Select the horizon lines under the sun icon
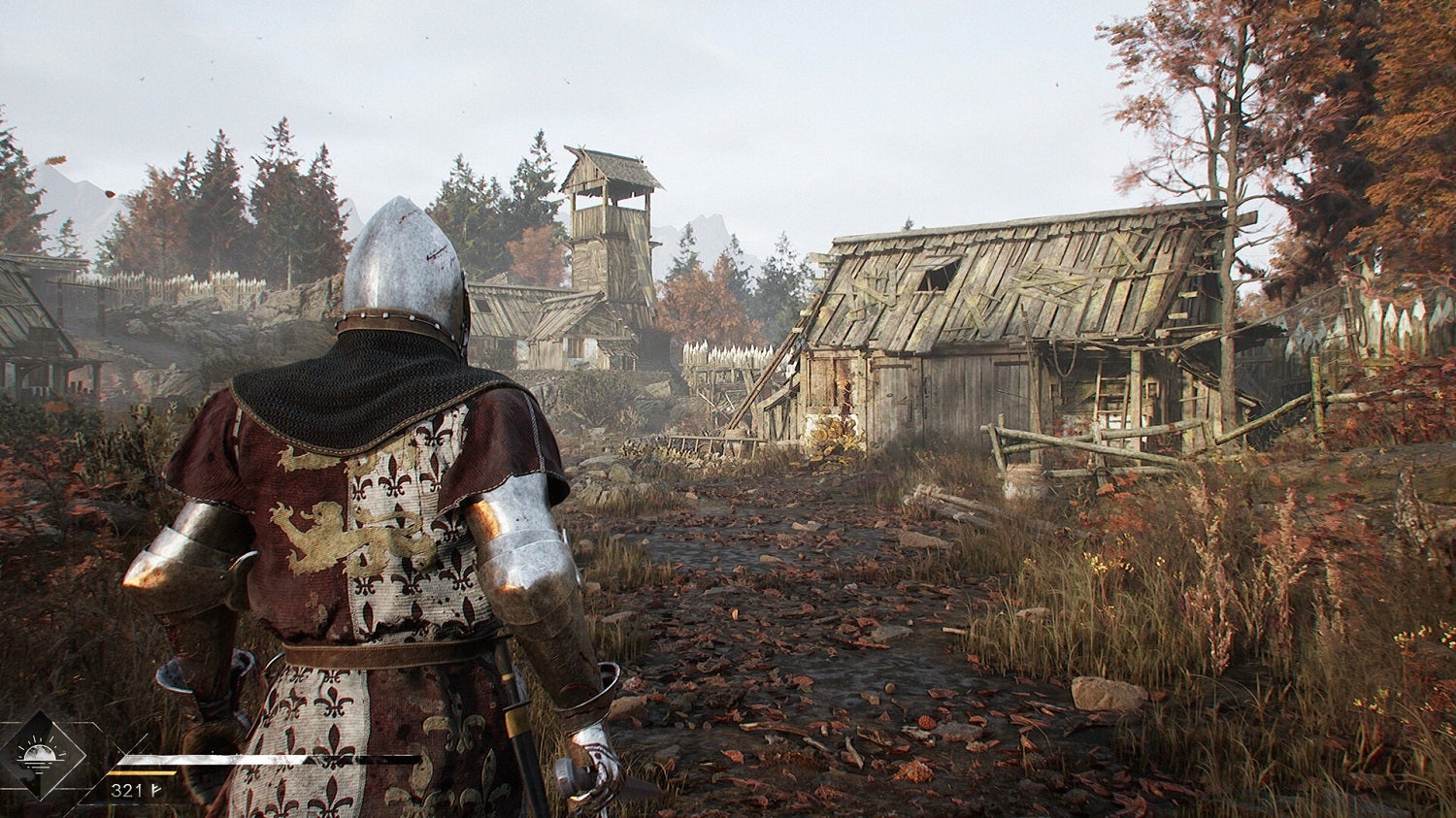The height and width of the screenshot is (818, 1456). pyautogui.click(x=39, y=765)
